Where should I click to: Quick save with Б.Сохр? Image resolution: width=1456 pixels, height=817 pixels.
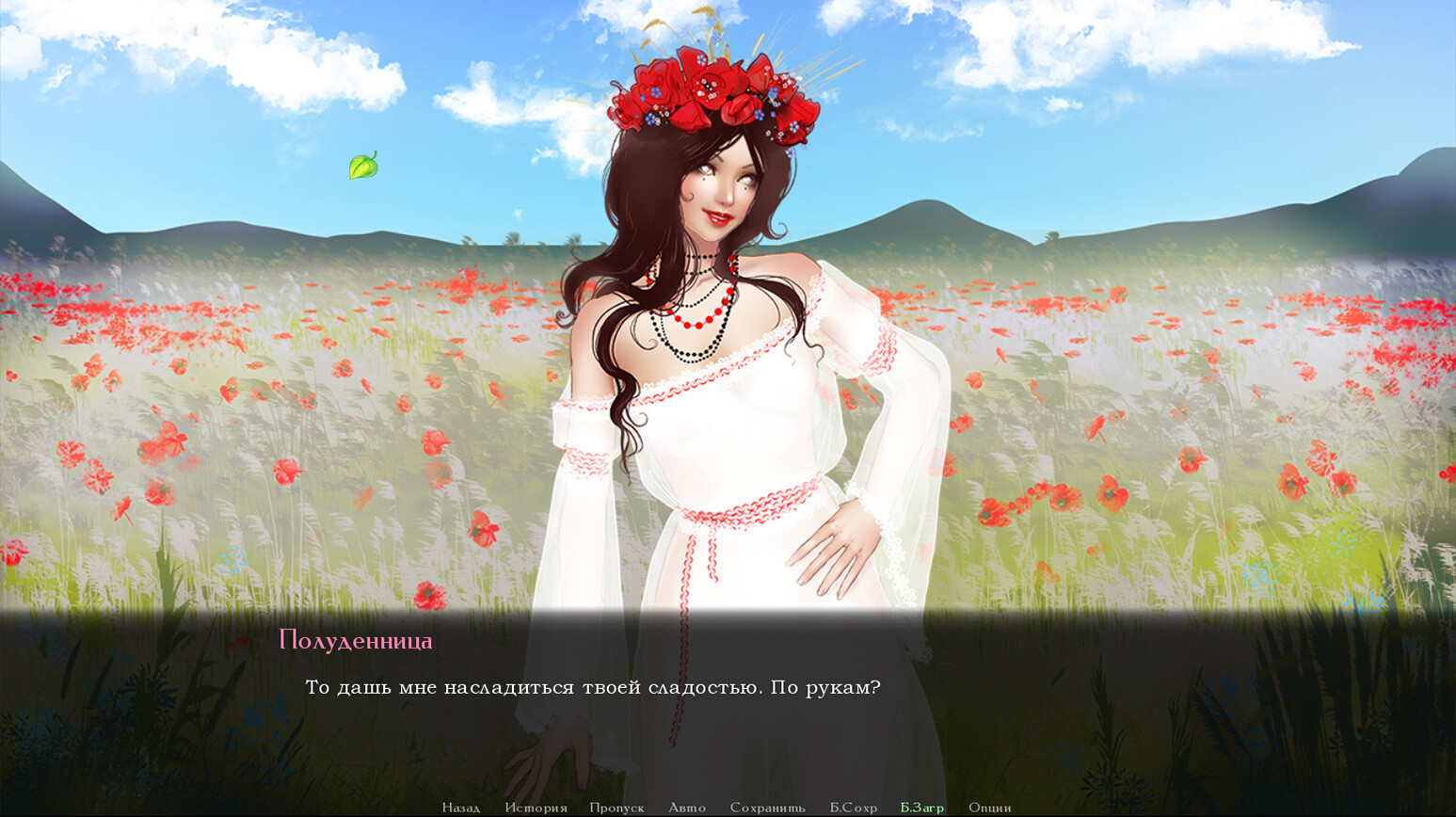coord(853,808)
